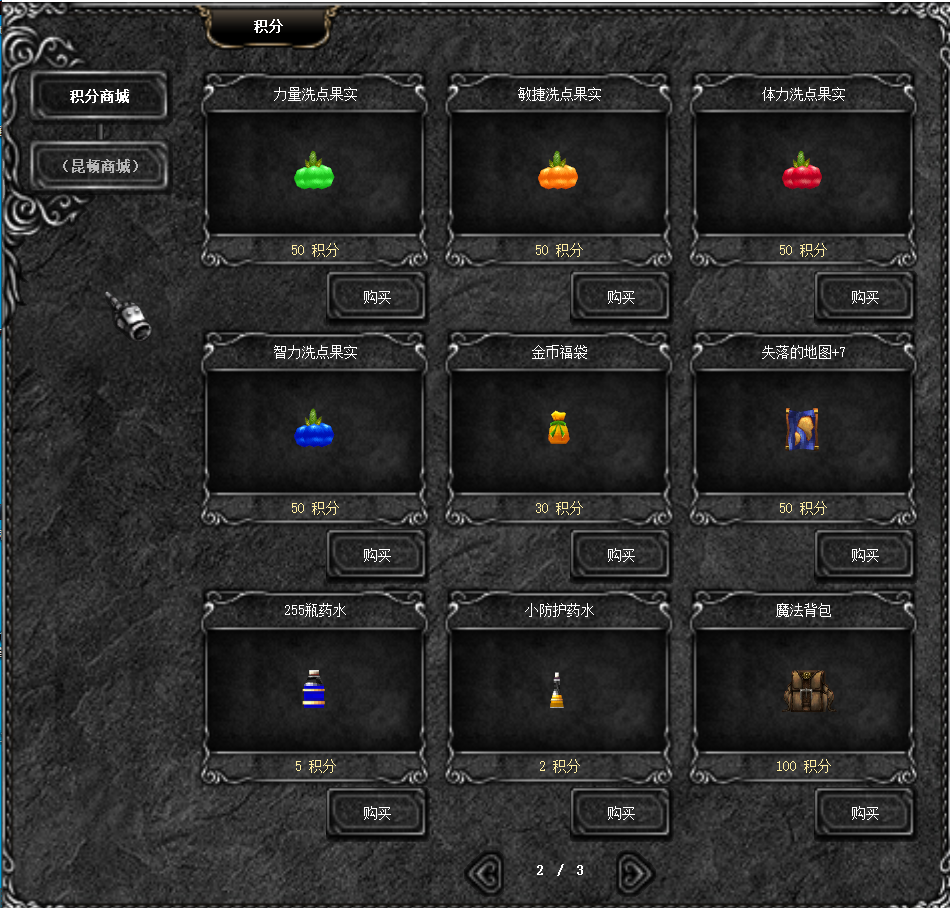Select the green 力量洗点果实 fruit icon
The width and height of the screenshot is (950, 908).
pyautogui.click(x=314, y=173)
